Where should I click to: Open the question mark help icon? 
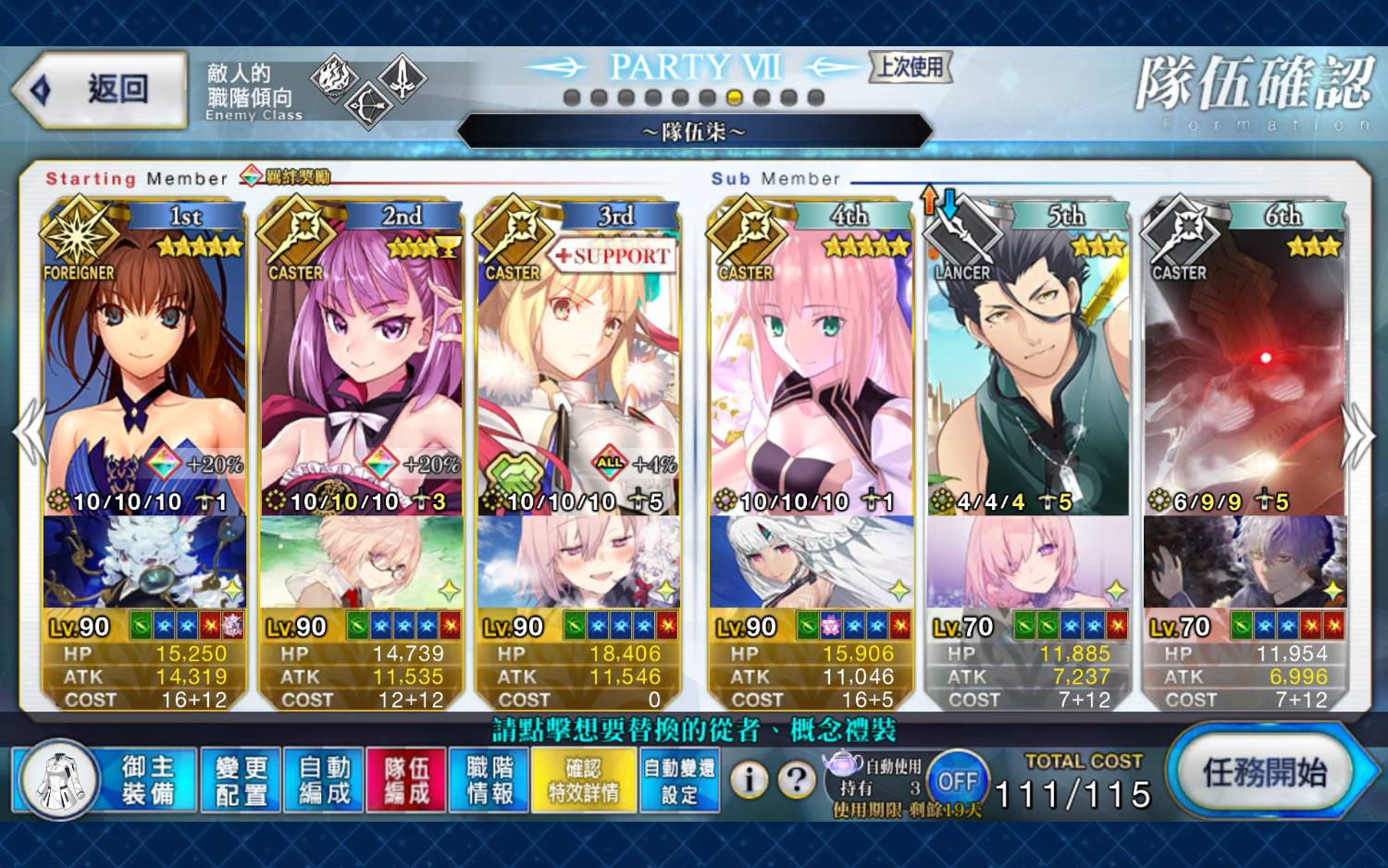point(796,780)
